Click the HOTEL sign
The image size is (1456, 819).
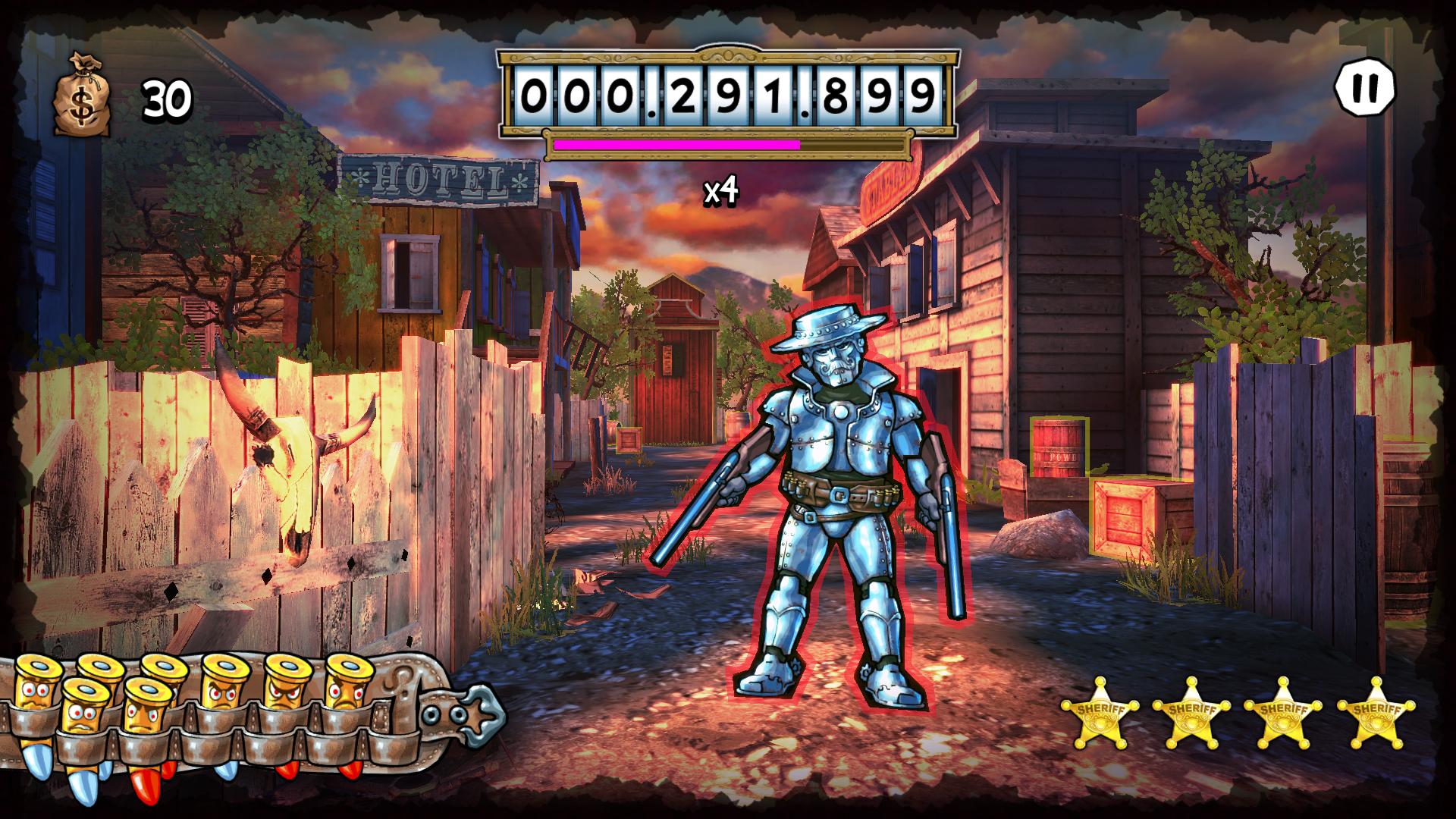[440, 180]
